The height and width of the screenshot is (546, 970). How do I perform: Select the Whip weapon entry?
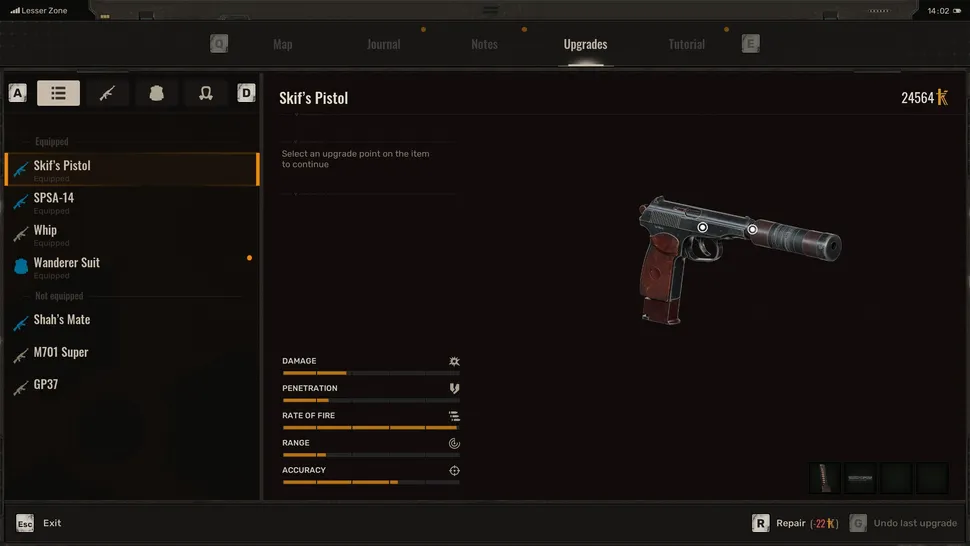(x=45, y=231)
